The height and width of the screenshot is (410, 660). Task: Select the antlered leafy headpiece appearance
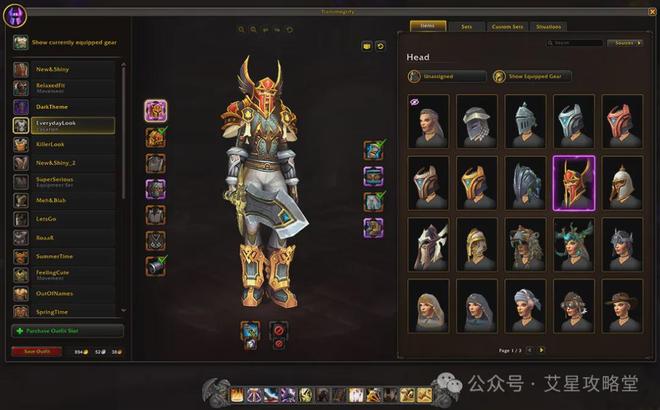tap(573, 244)
